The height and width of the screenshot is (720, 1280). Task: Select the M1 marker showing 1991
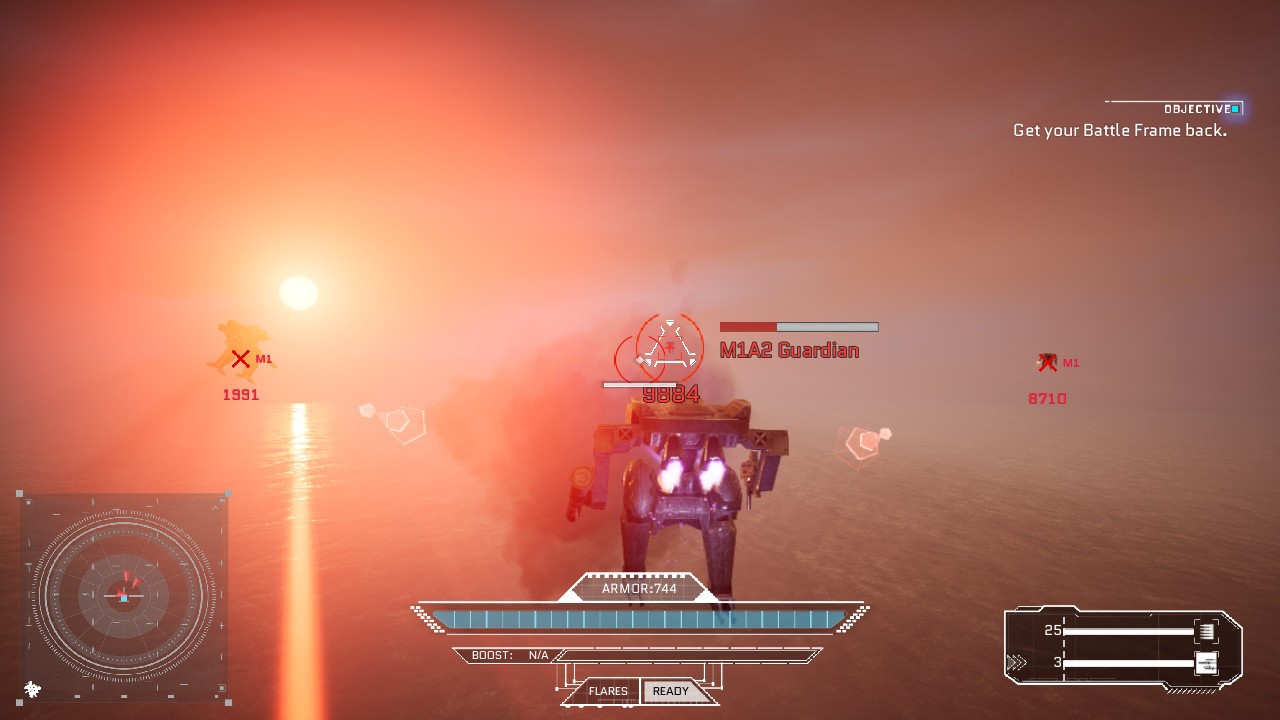[x=240, y=359]
